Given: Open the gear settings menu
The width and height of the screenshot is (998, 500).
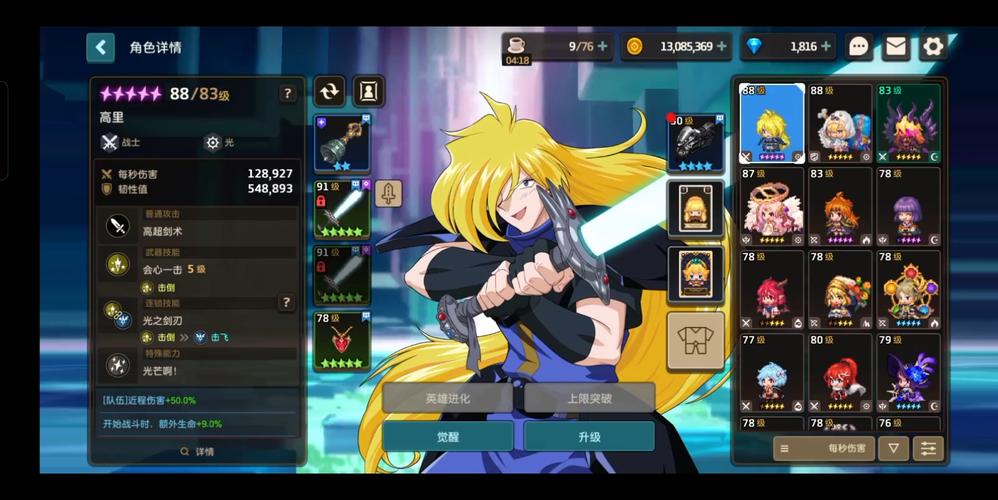Looking at the screenshot, I should 932,46.
